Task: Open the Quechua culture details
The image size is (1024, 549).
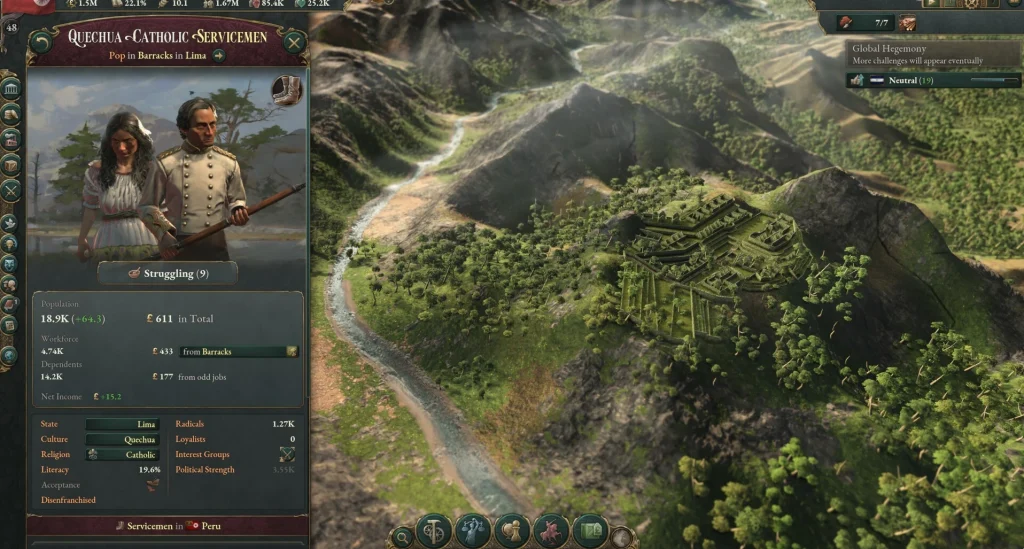Action: click(x=122, y=439)
